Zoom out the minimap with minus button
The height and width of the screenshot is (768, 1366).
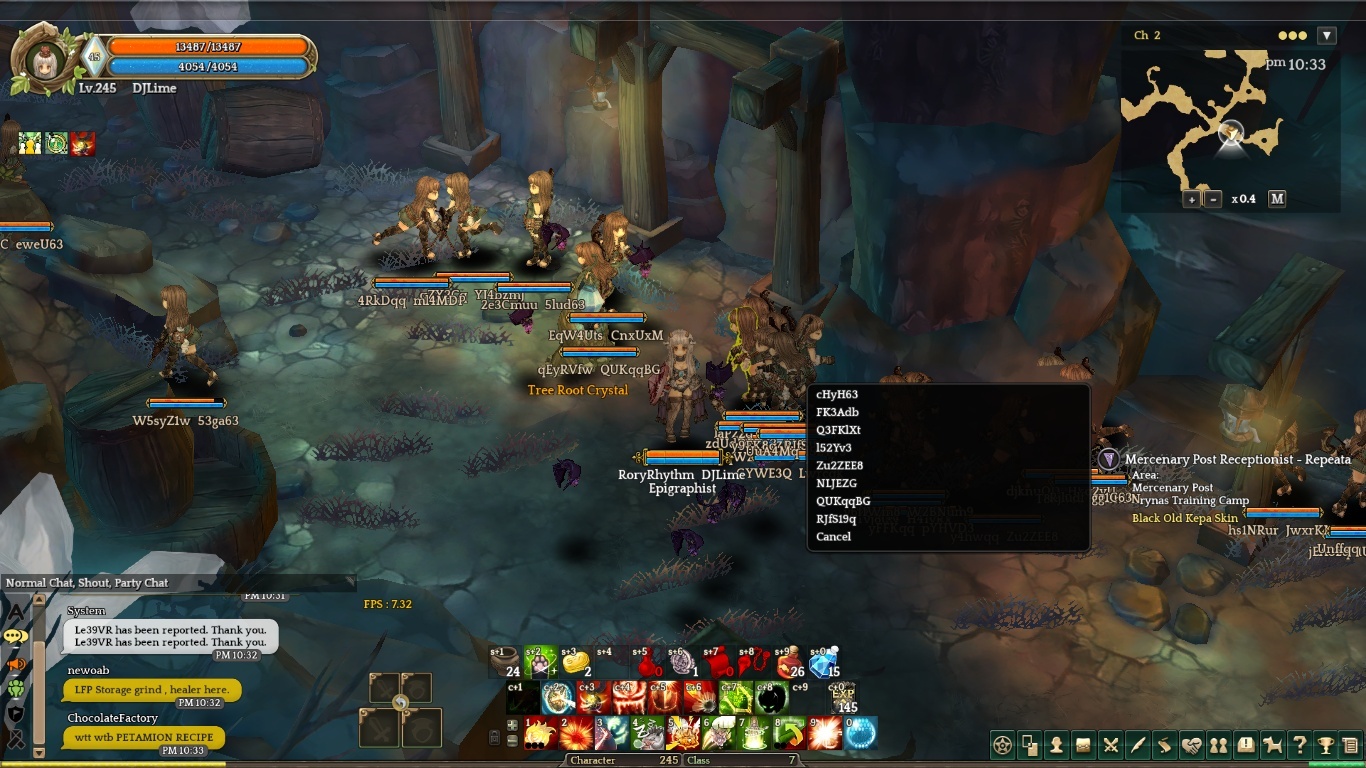[1213, 199]
